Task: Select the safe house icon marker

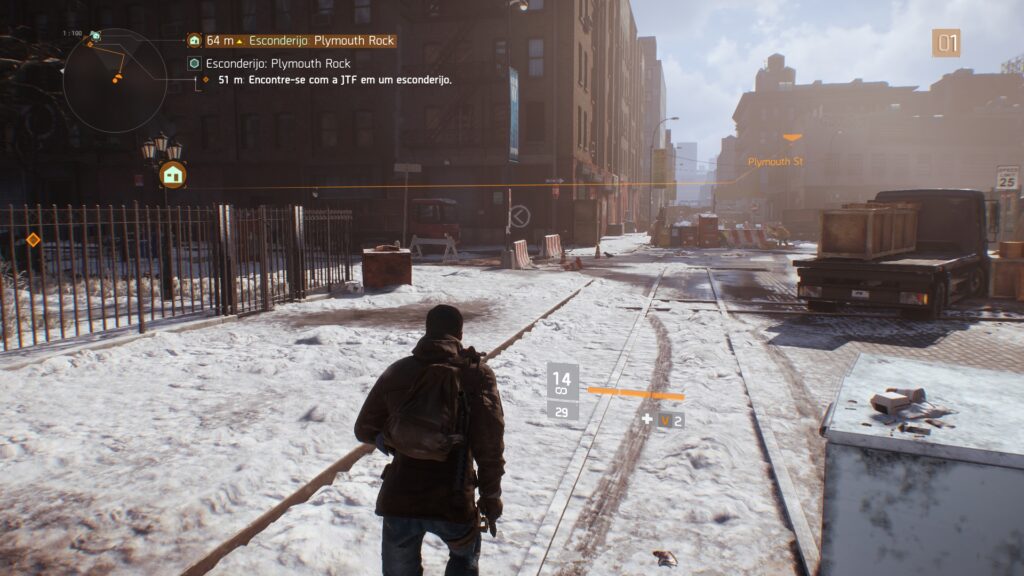Action: (173, 175)
